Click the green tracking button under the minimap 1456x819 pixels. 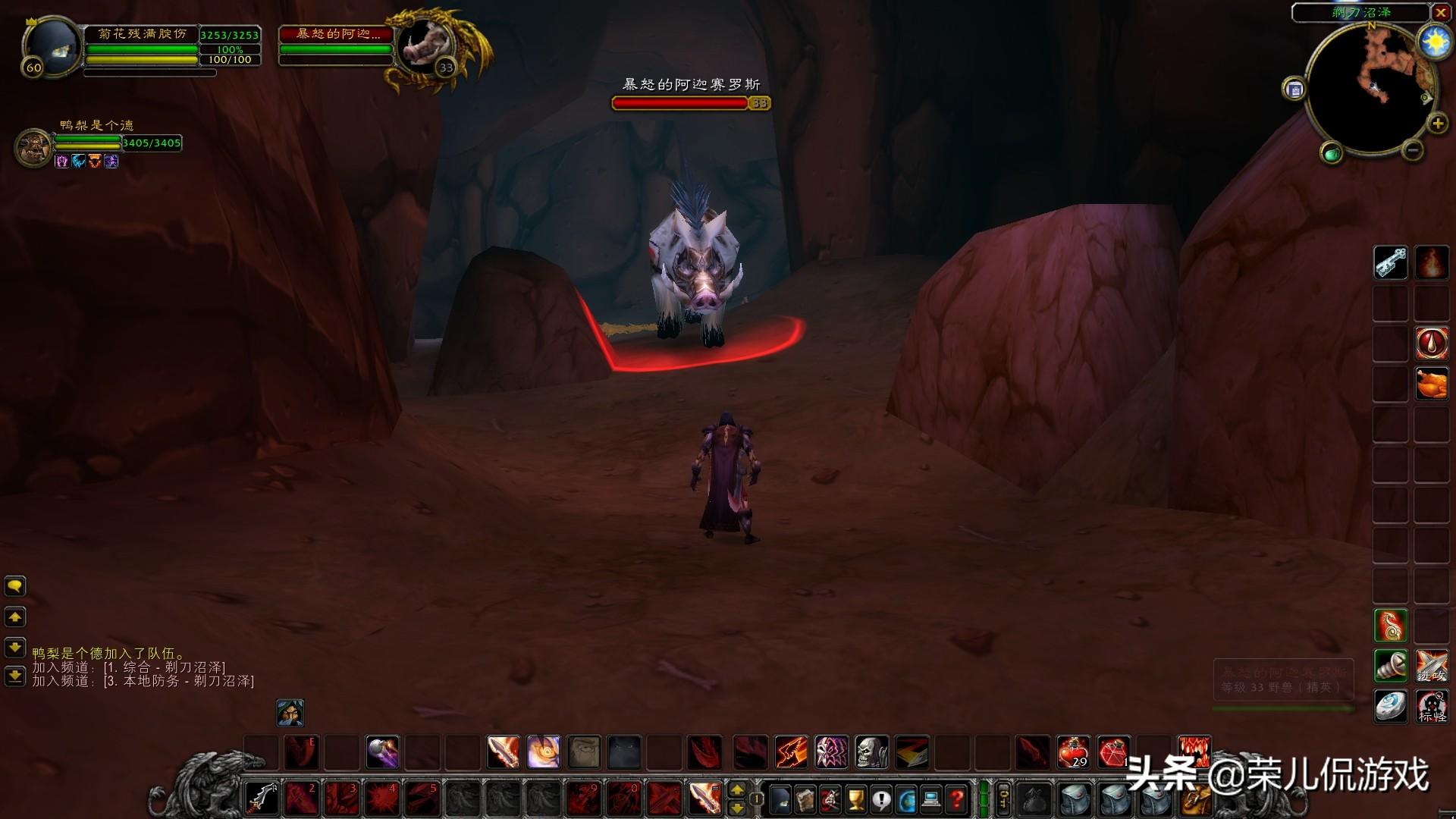click(1331, 154)
